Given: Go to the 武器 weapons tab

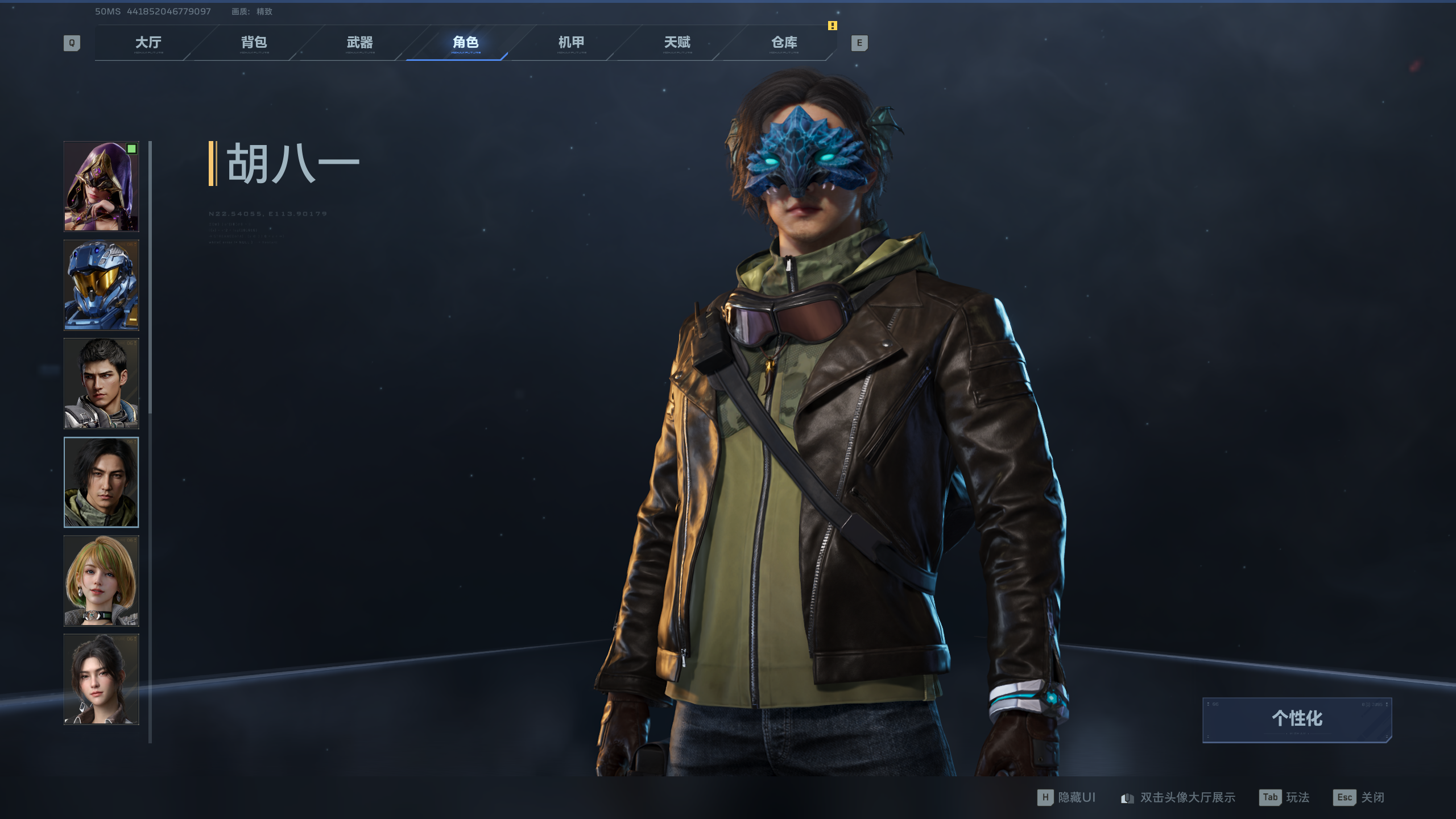Looking at the screenshot, I should pos(359,43).
